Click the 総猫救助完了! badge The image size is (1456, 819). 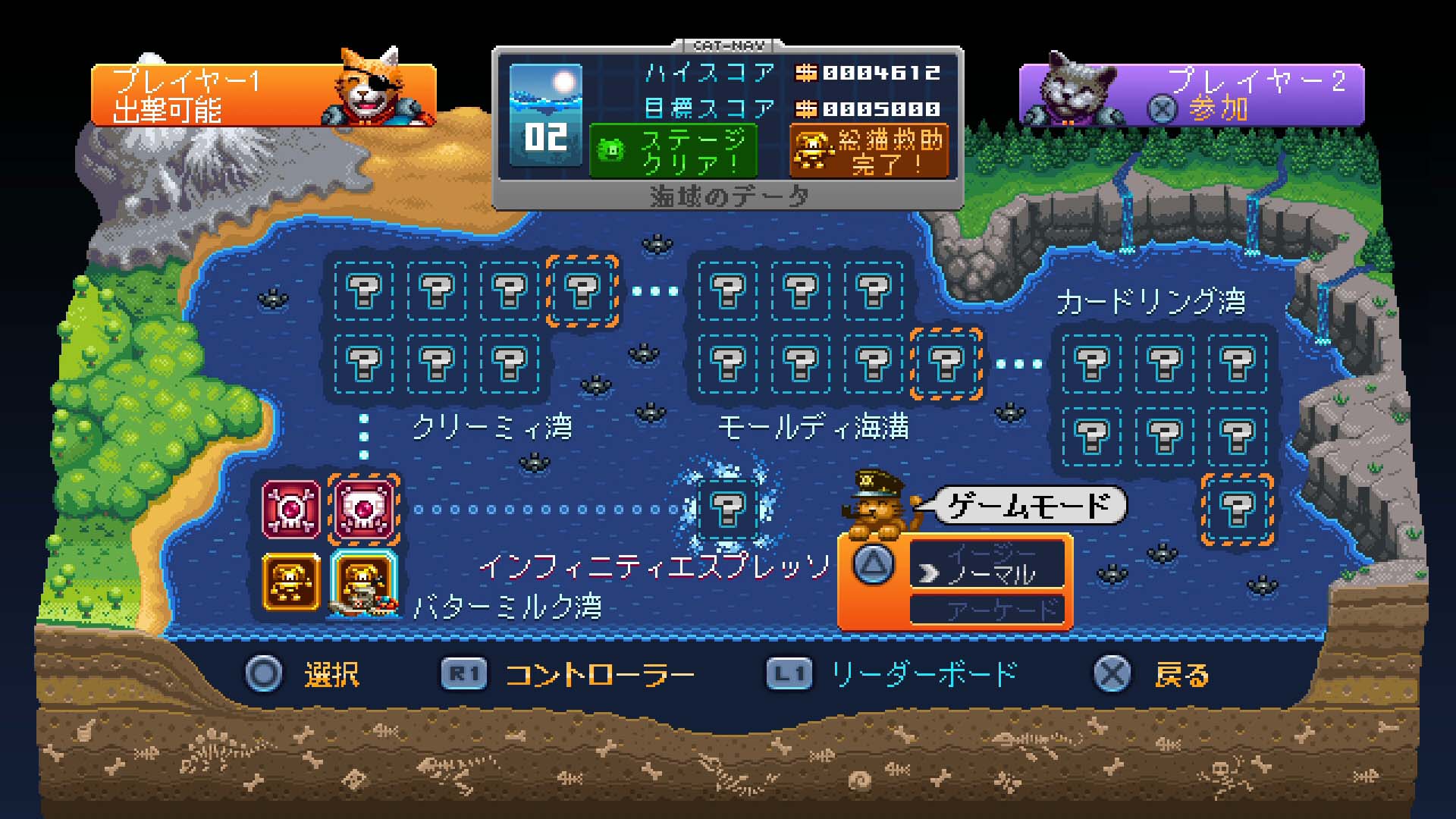pyautogui.click(x=871, y=151)
